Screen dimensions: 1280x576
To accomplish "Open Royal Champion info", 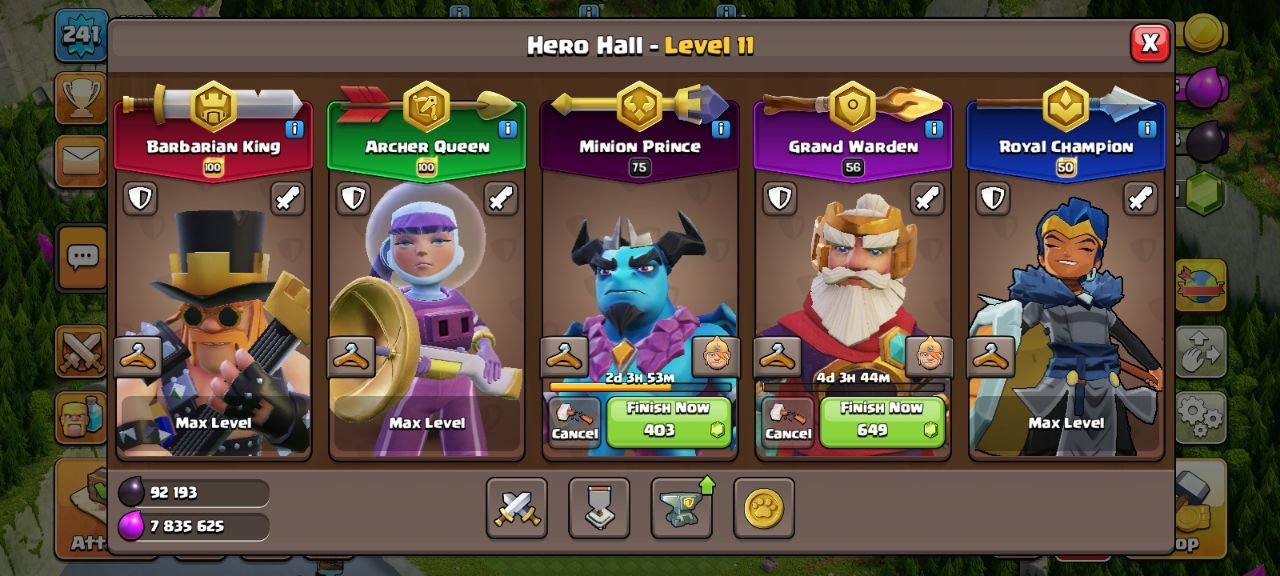I will point(1147,128).
